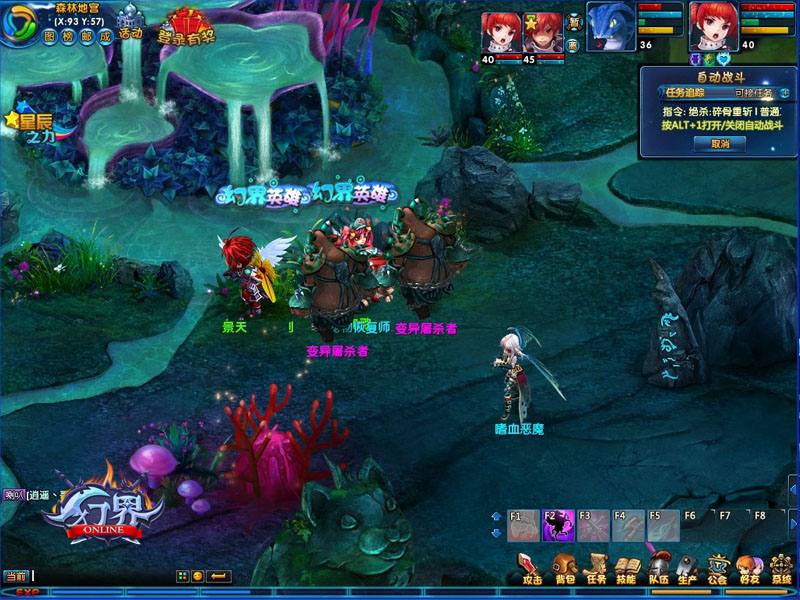
Task: Open the 任务 quest scroll
Action: [596, 566]
